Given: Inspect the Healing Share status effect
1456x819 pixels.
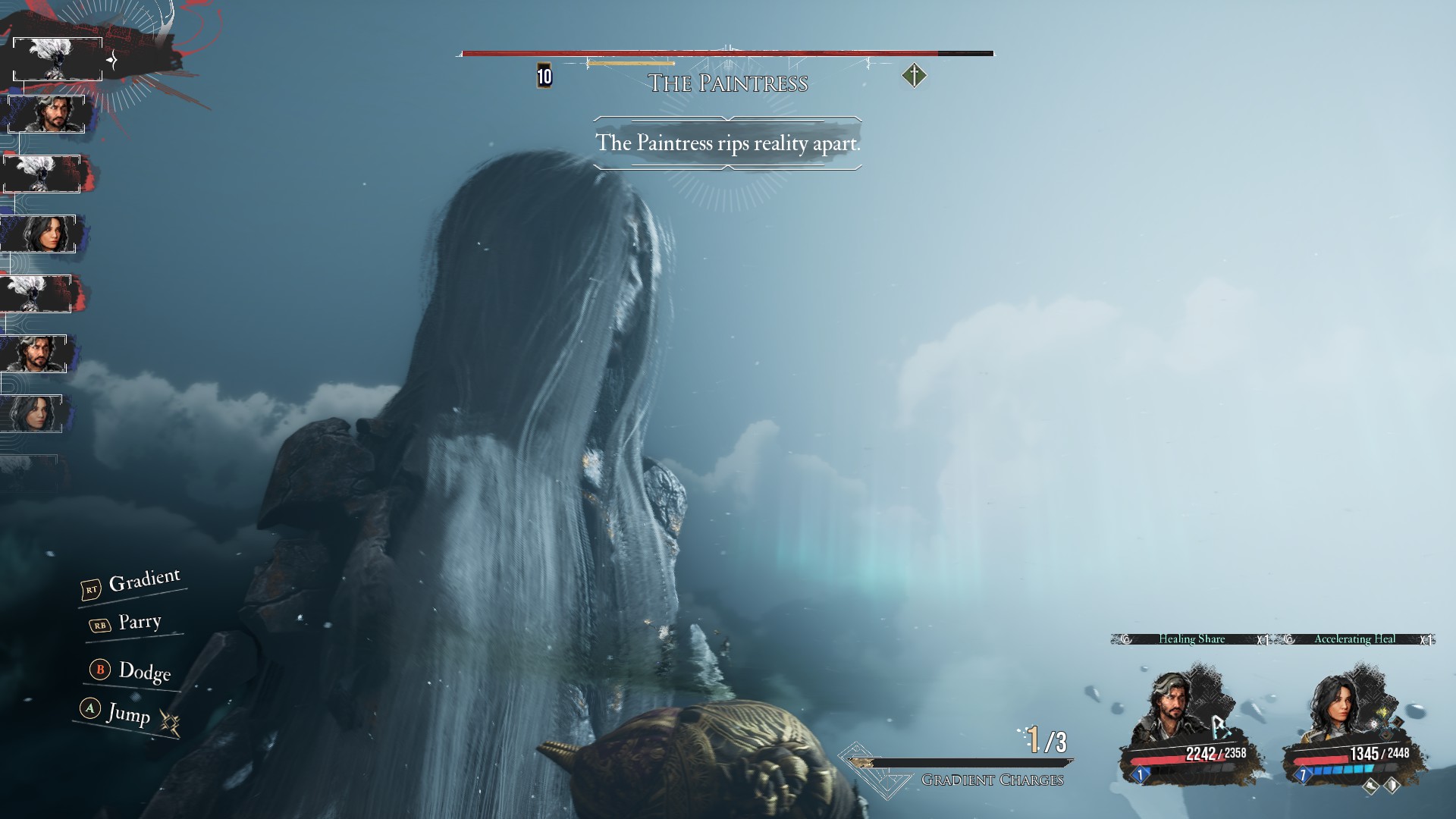Looking at the screenshot, I should pyautogui.click(x=1191, y=639).
